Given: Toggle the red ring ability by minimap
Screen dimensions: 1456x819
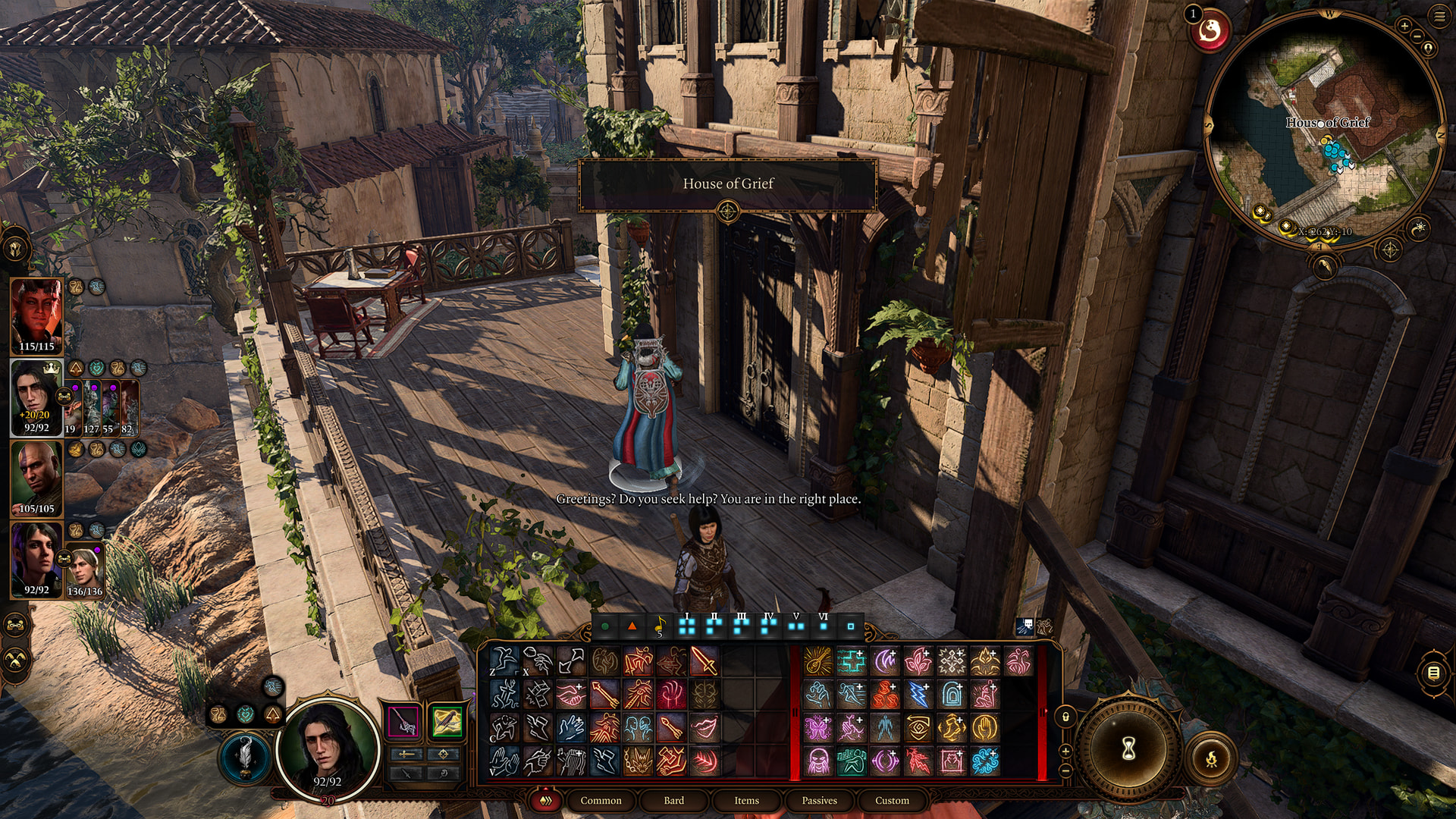Looking at the screenshot, I should [1210, 32].
